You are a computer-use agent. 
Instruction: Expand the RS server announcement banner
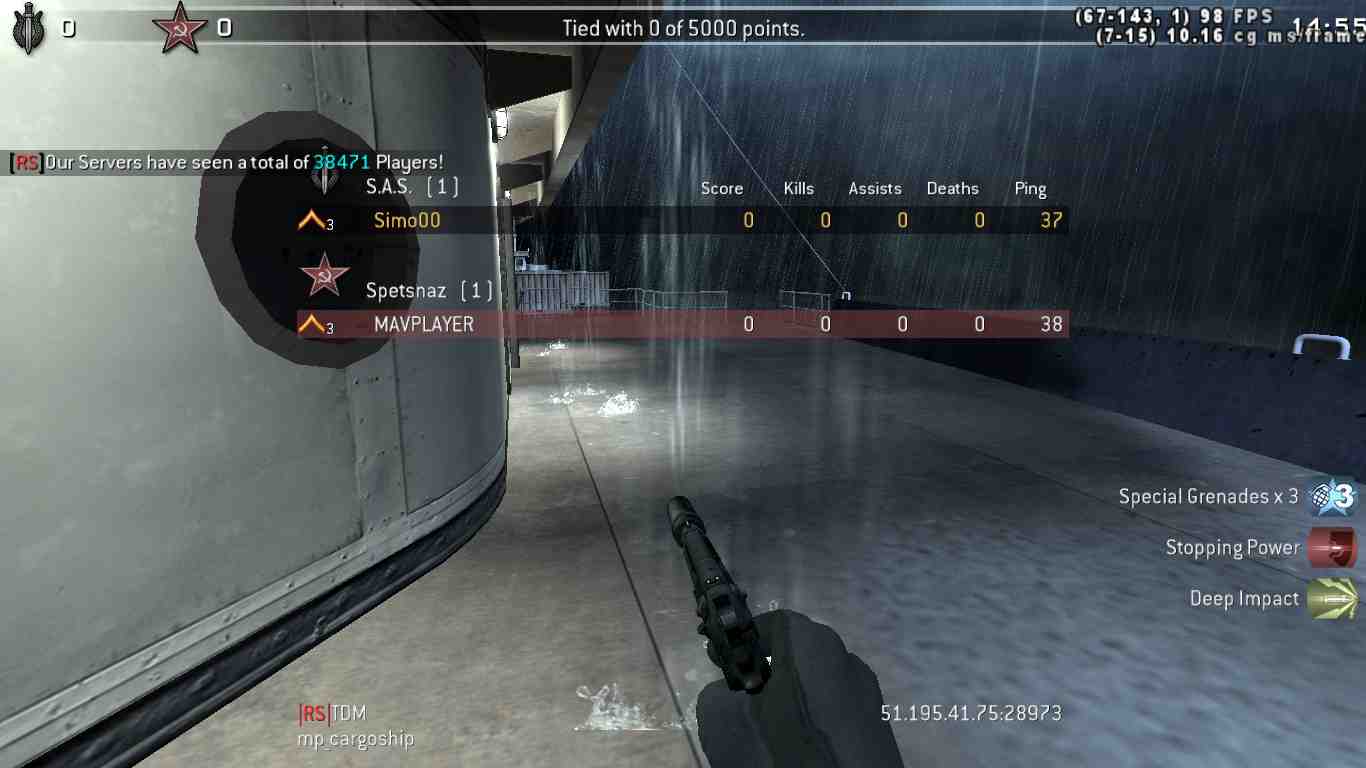[x=225, y=162]
